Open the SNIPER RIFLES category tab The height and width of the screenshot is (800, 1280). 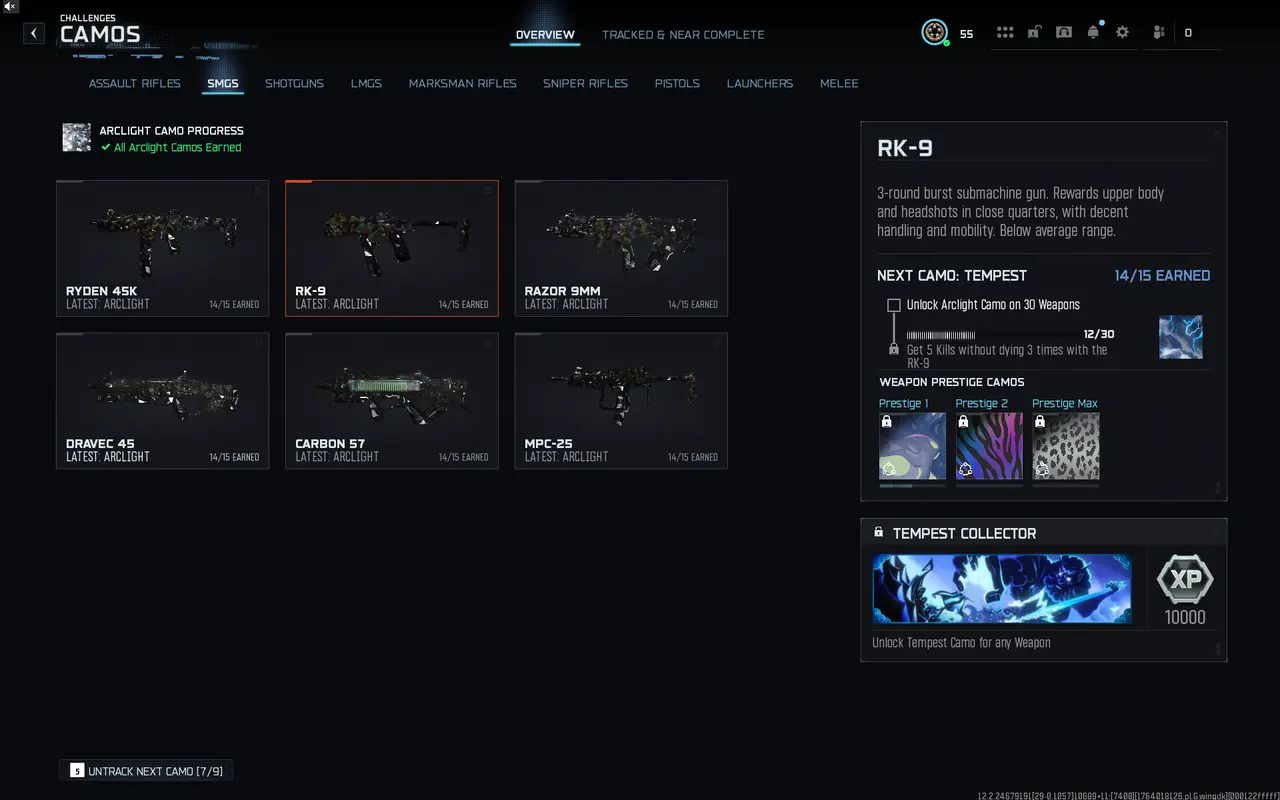[585, 83]
